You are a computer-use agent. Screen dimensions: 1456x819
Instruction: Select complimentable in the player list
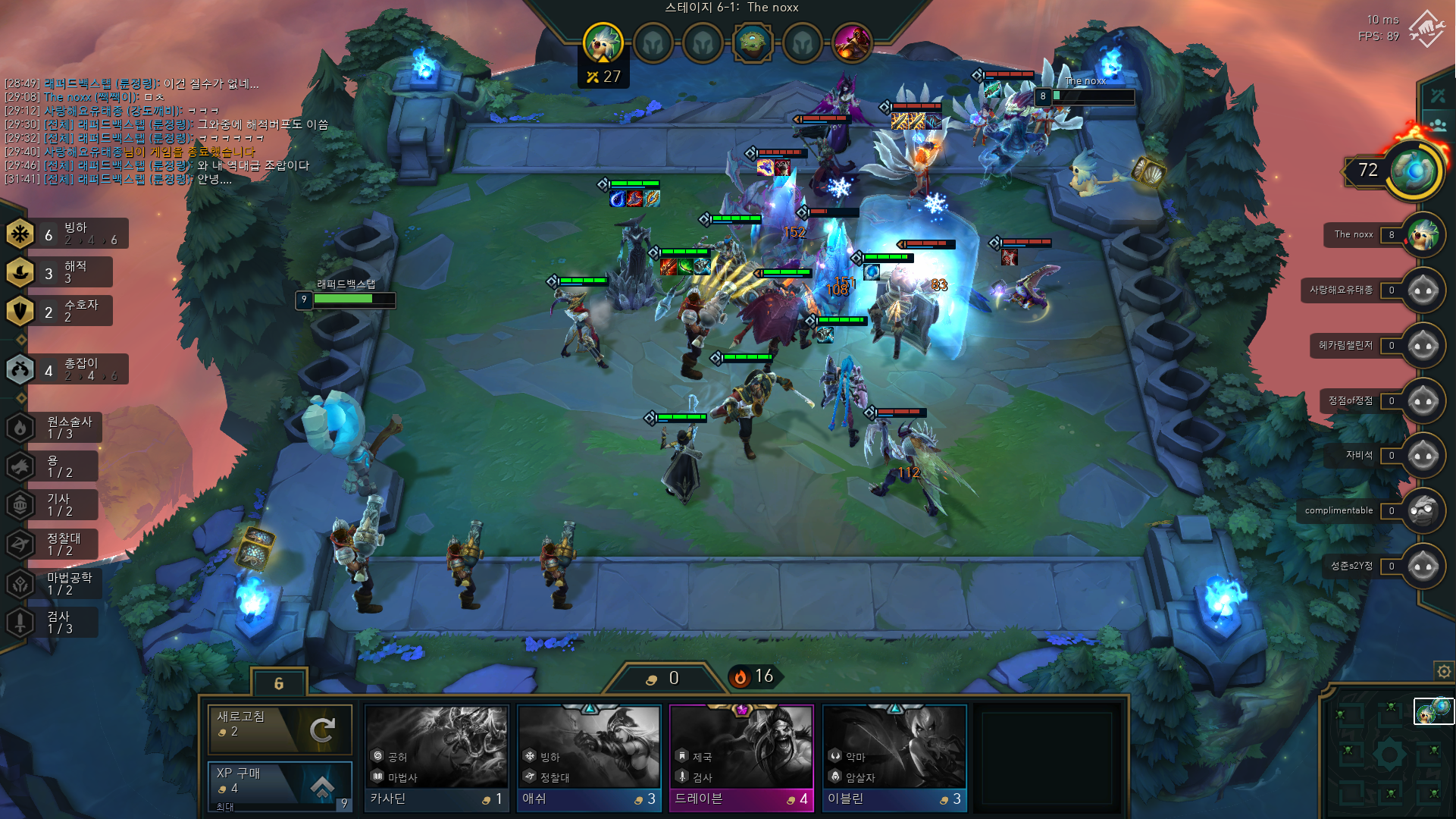(1422, 511)
